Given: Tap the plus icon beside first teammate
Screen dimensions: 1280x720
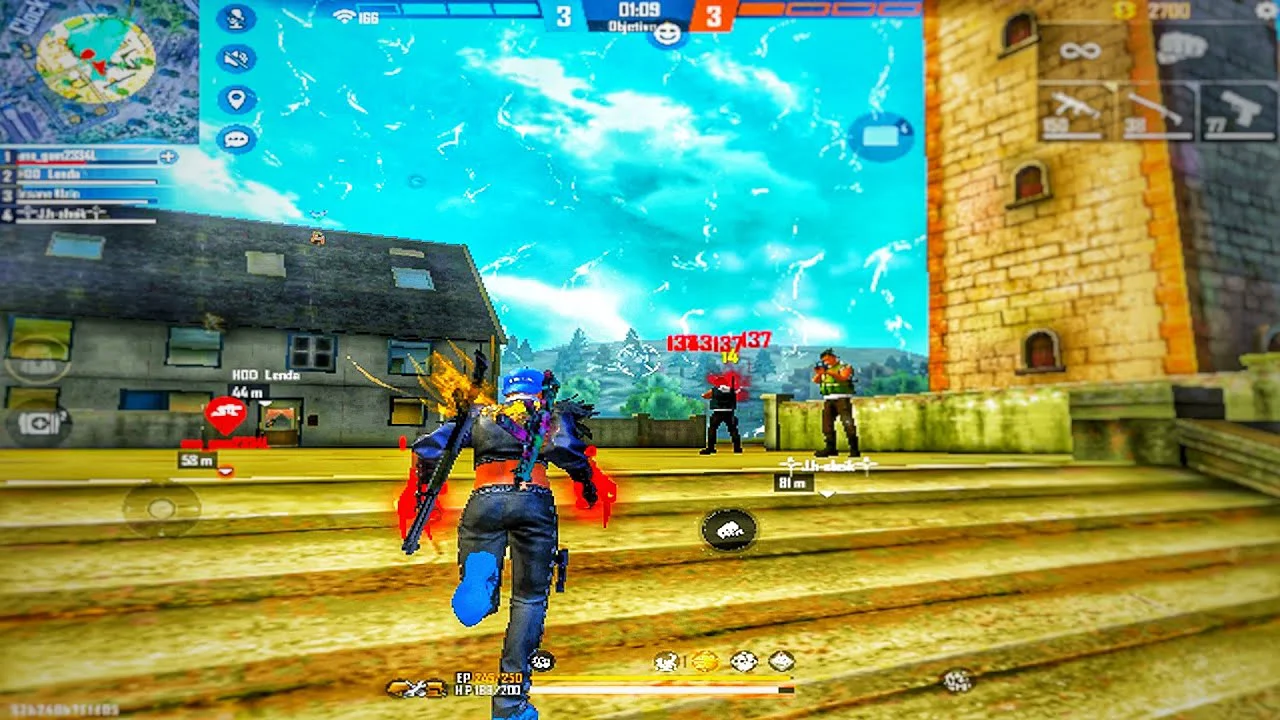Looking at the screenshot, I should click(168, 156).
